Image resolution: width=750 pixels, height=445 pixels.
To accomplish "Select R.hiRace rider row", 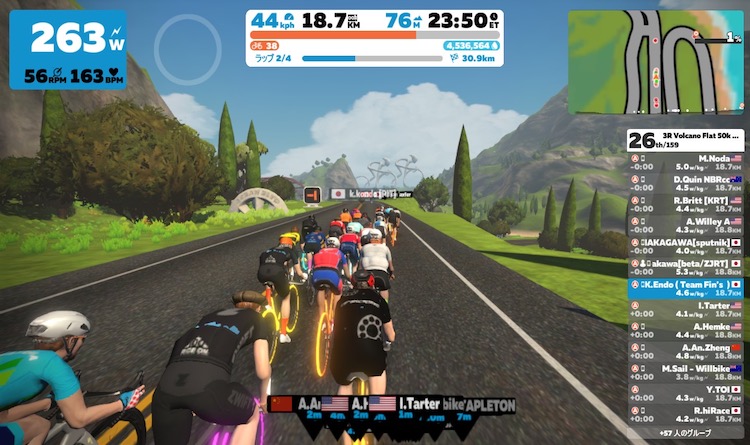I will click(686, 412).
